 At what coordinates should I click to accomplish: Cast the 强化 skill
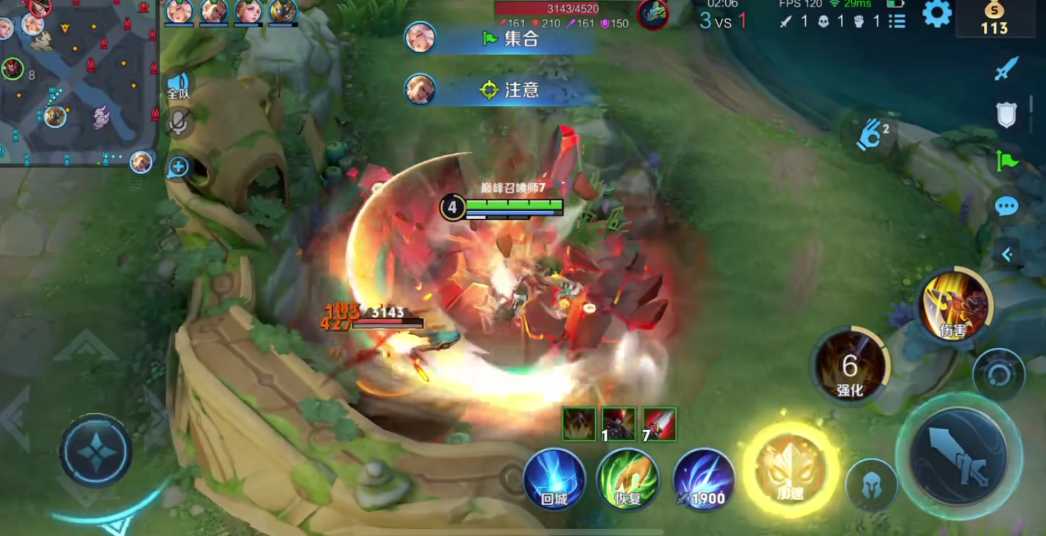tap(850, 368)
